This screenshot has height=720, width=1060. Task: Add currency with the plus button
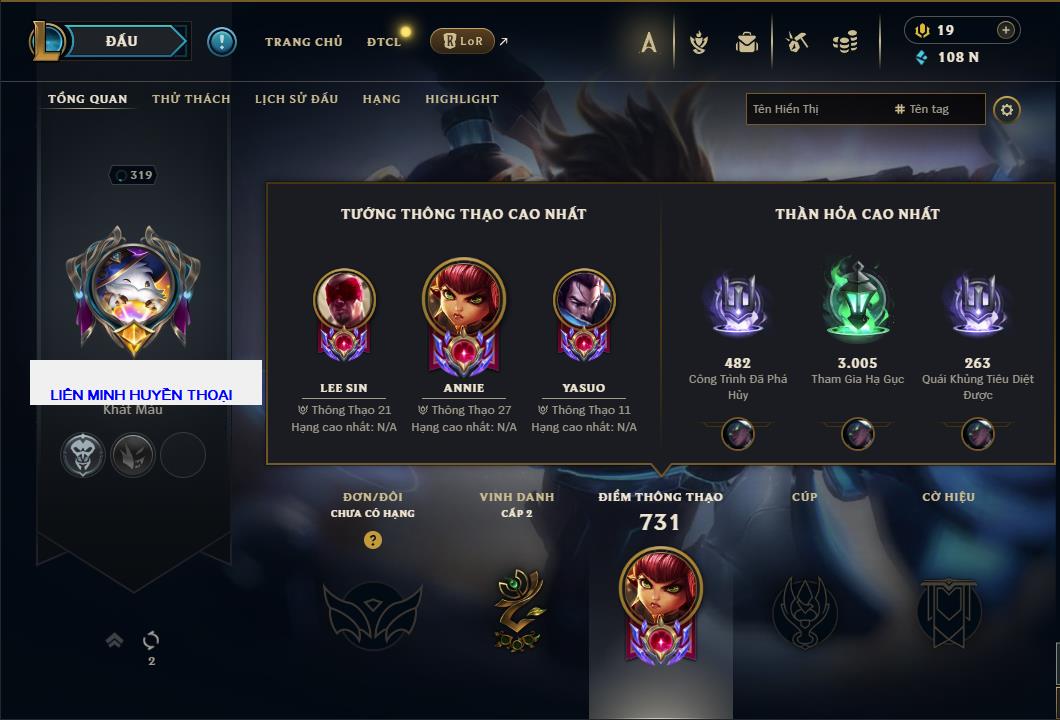pos(1006,30)
